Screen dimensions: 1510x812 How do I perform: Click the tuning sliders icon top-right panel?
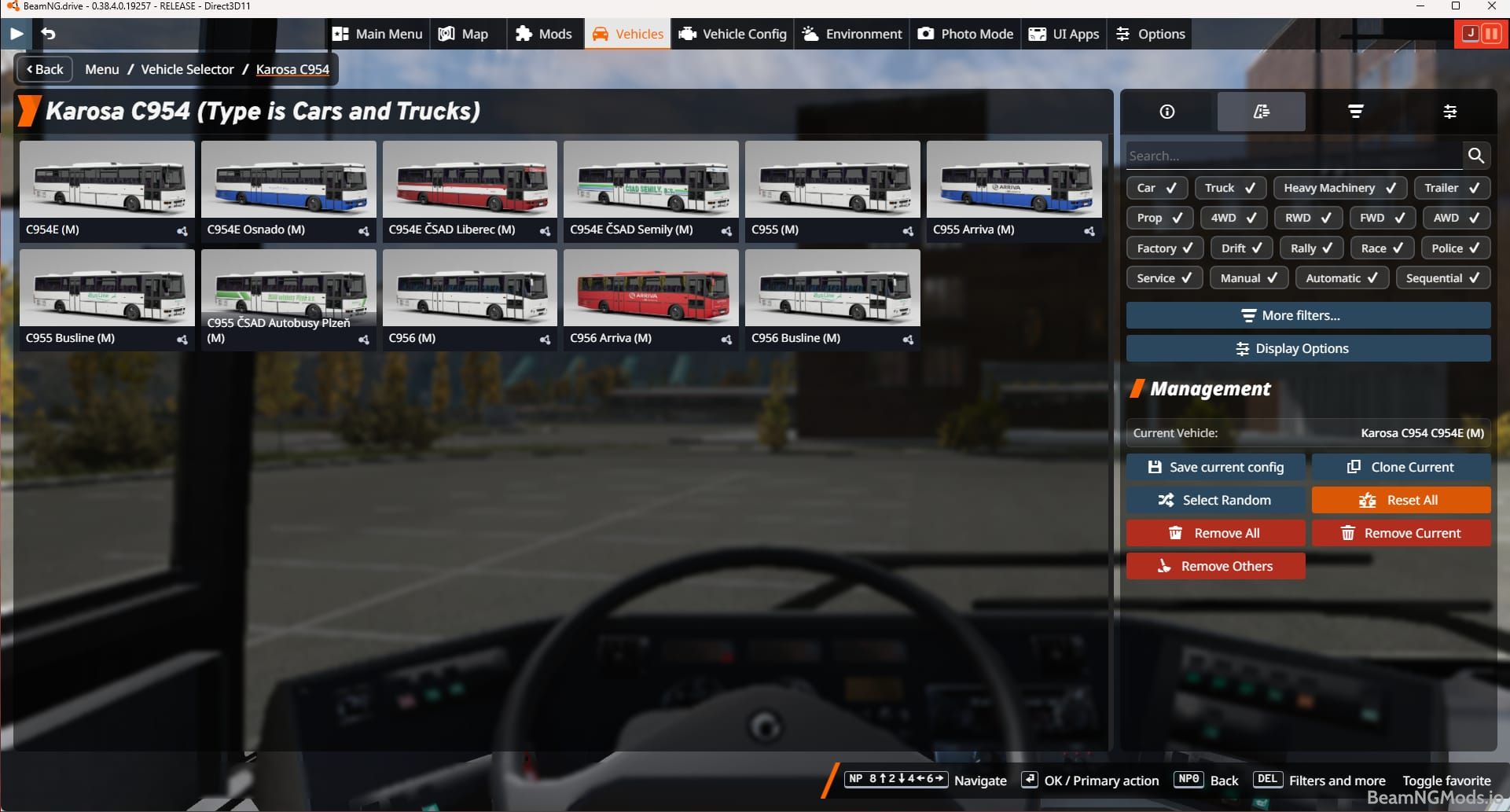coord(1450,112)
